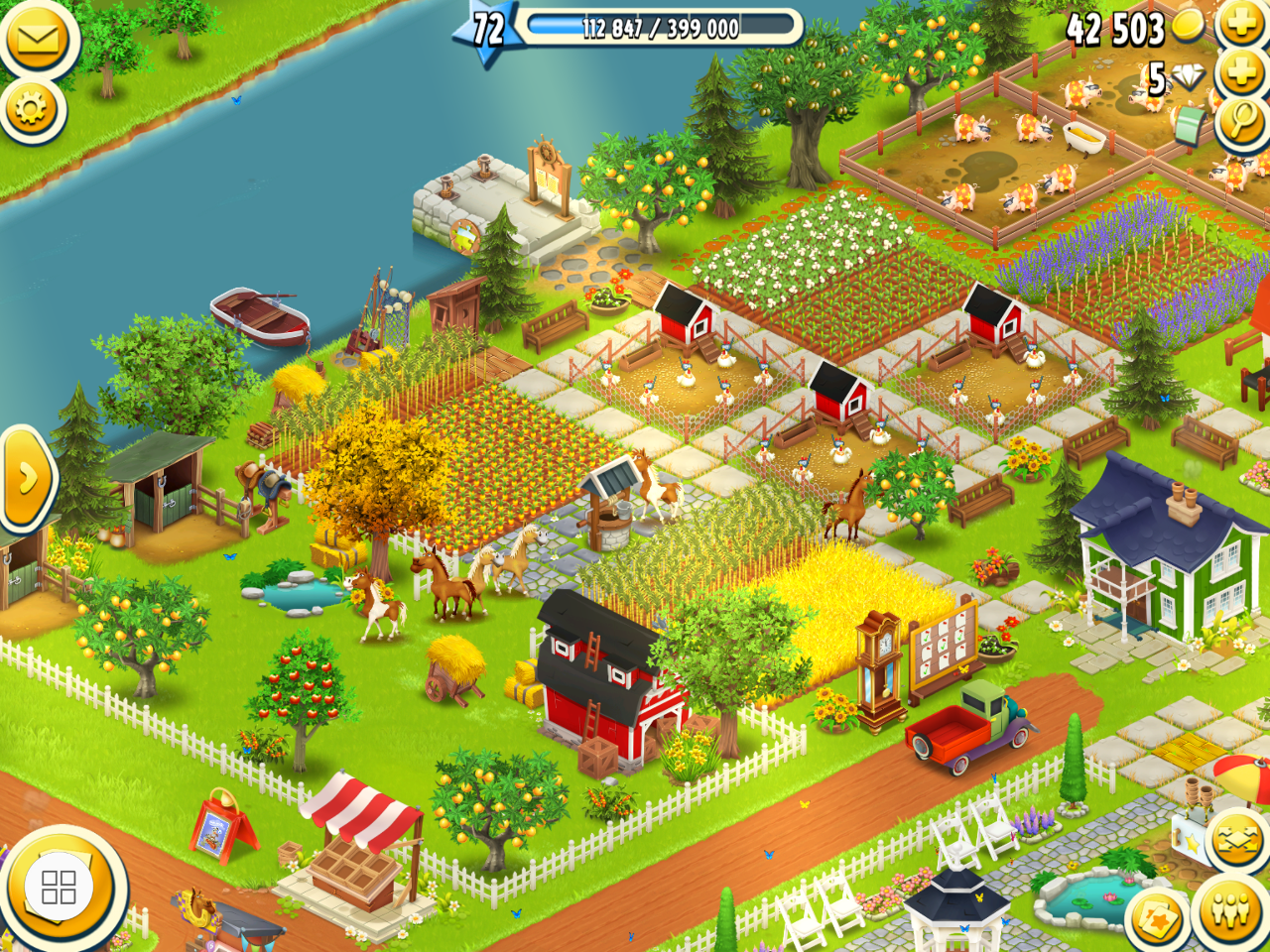Activate the farm edit arrows button

point(1237,841)
